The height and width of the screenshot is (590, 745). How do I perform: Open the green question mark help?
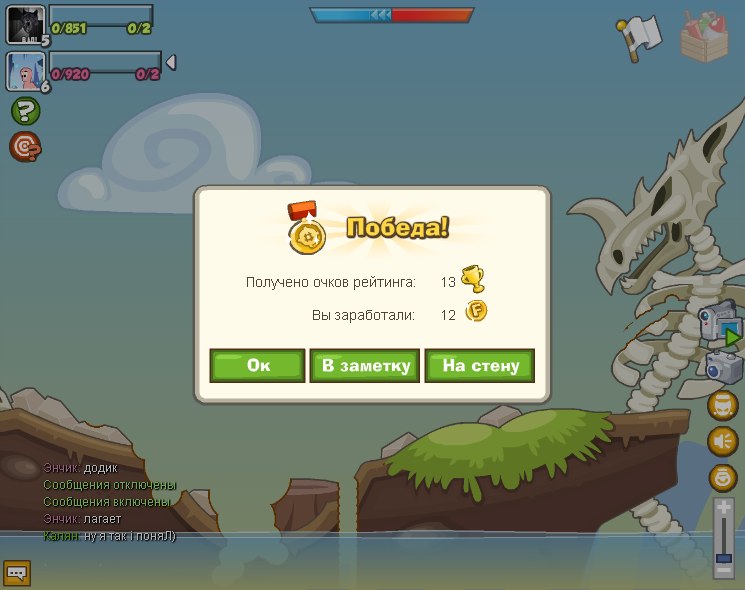tap(25, 111)
